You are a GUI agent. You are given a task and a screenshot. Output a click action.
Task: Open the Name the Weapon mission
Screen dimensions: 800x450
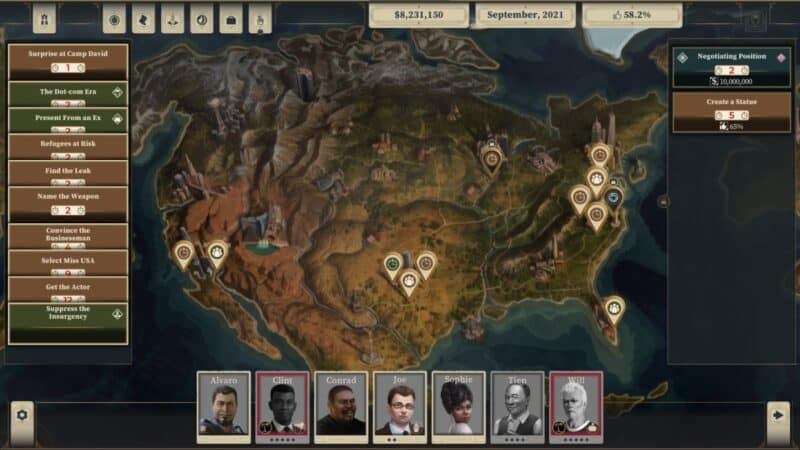pos(68,203)
